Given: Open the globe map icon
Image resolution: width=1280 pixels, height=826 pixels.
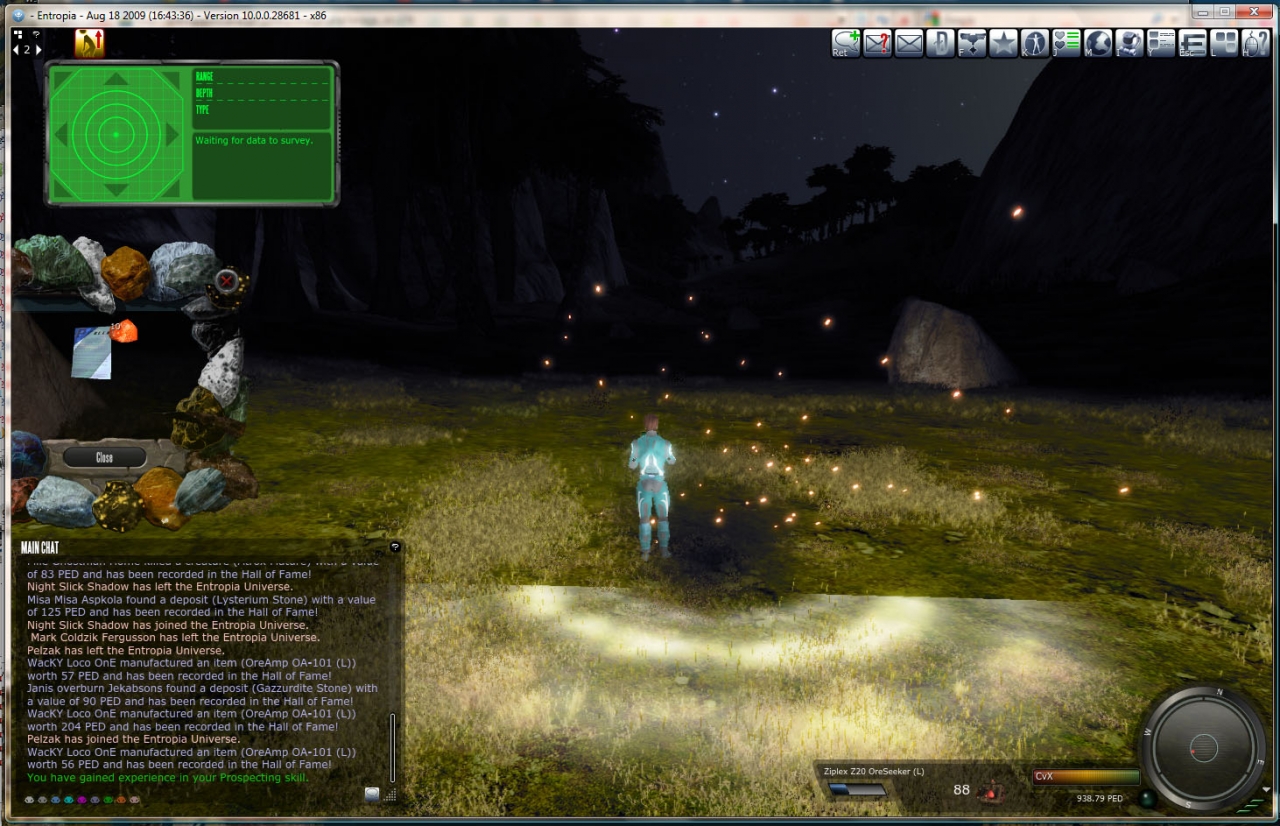Looking at the screenshot, I should point(1098,43).
